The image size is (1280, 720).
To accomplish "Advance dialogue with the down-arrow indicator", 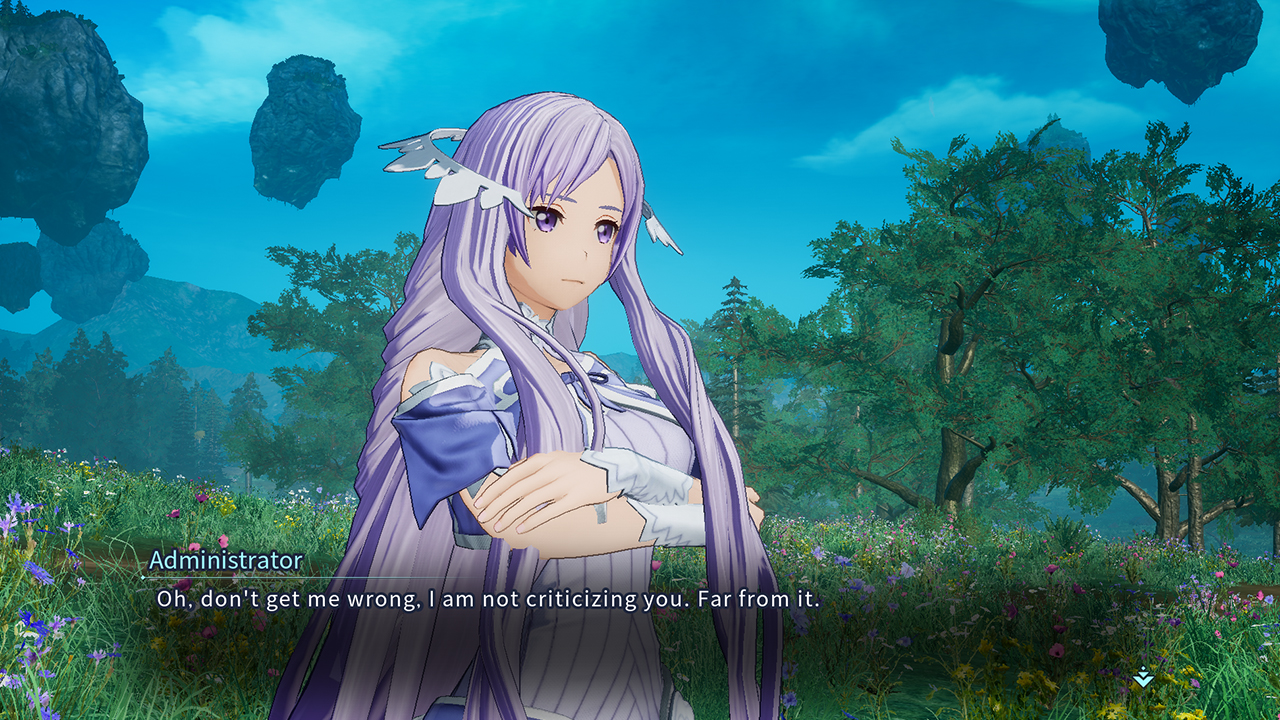I will [x=1143, y=678].
